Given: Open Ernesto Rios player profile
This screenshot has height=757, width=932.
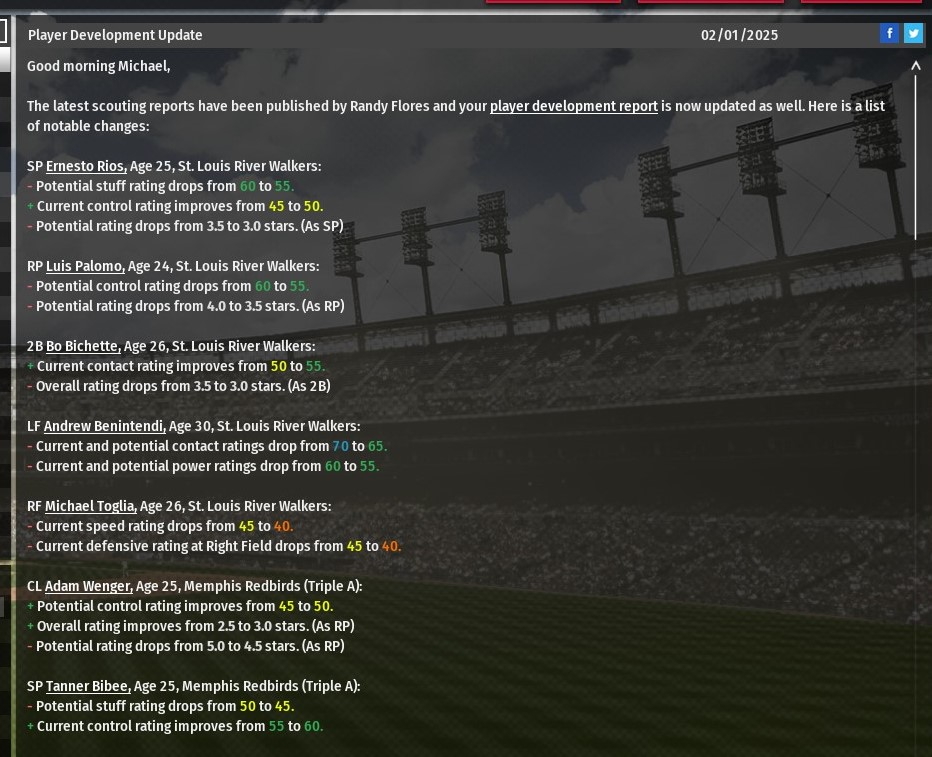Looking at the screenshot, I should click(x=86, y=166).
